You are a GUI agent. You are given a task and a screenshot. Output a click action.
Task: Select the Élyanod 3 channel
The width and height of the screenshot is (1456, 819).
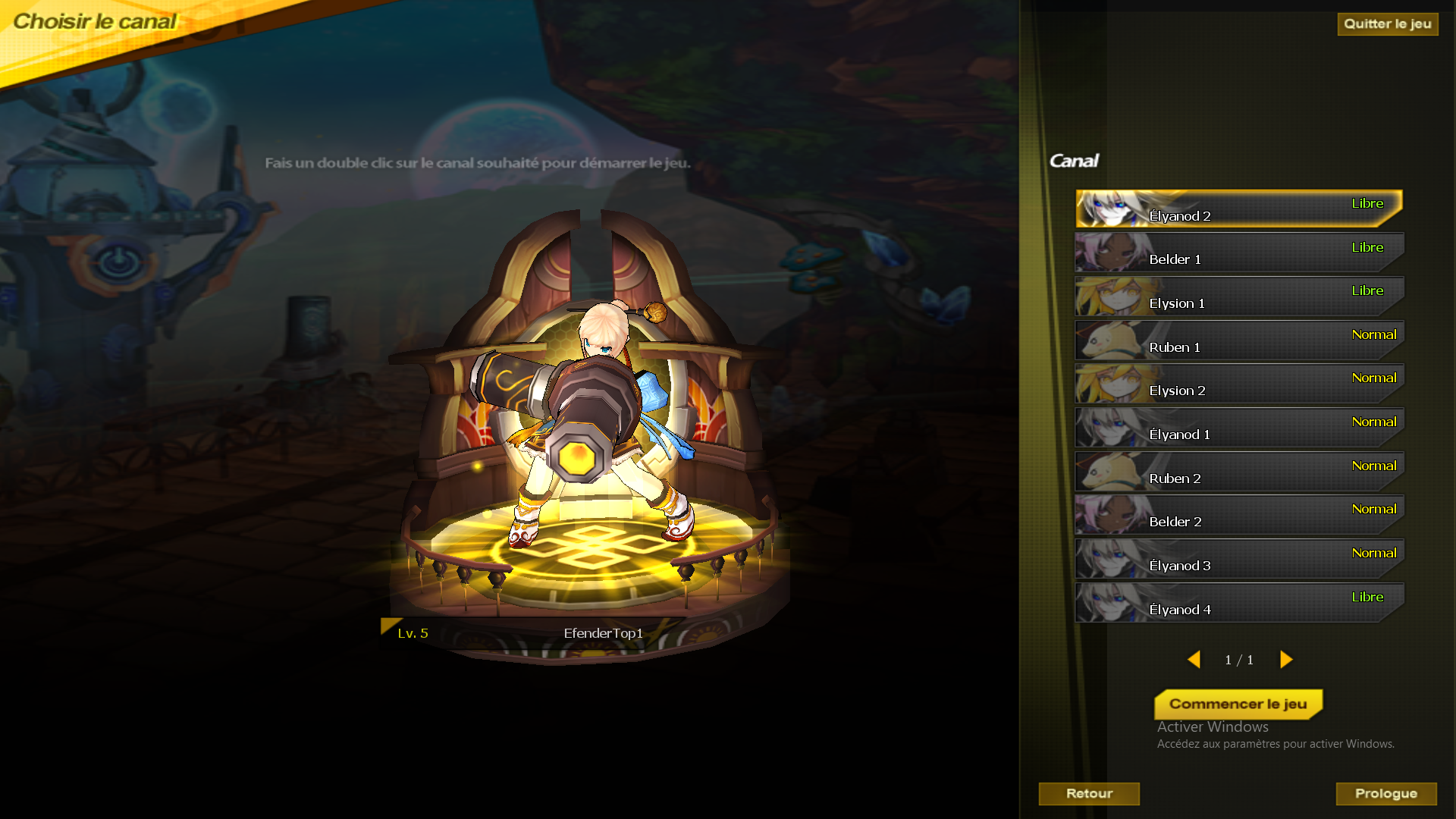pyautogui.click(x=1238, y=559)
